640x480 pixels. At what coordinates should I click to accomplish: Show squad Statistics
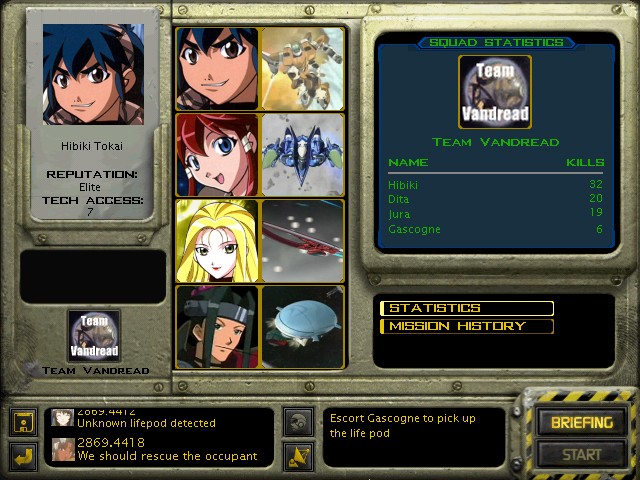(x=467, y=308)
